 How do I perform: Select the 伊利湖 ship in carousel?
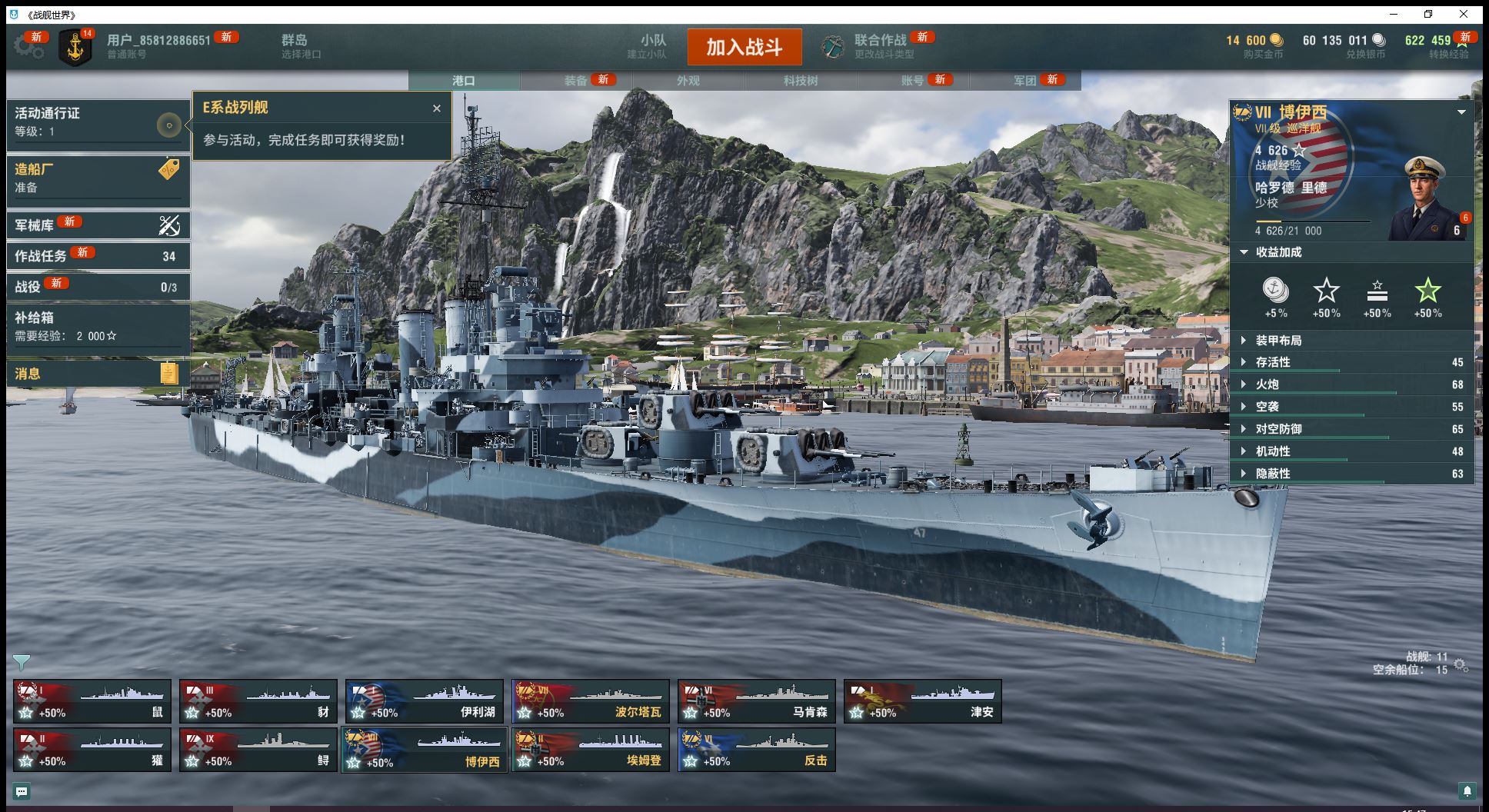point(425,701)
